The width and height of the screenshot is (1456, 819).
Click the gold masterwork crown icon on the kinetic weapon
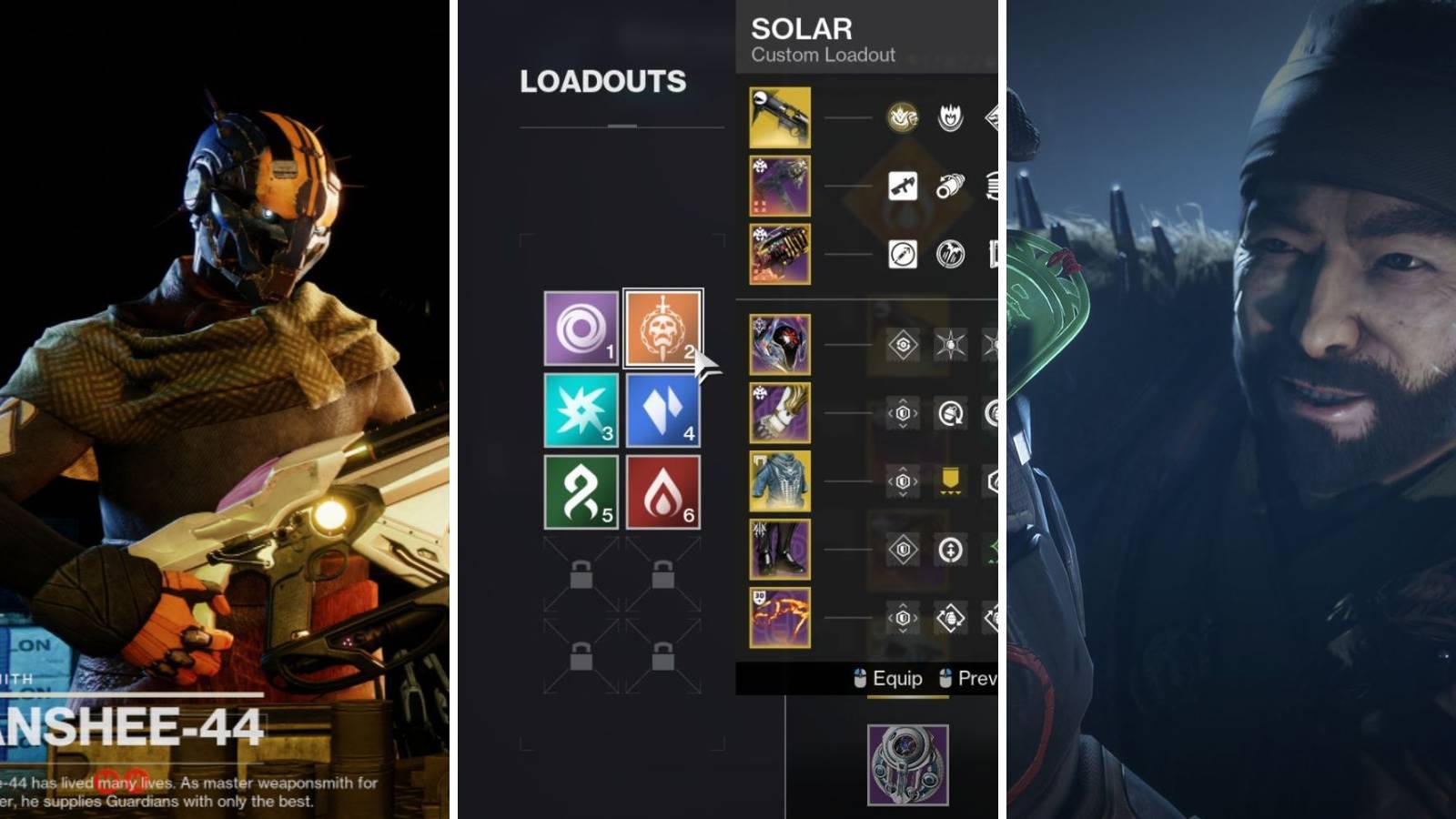coord(903,116)
